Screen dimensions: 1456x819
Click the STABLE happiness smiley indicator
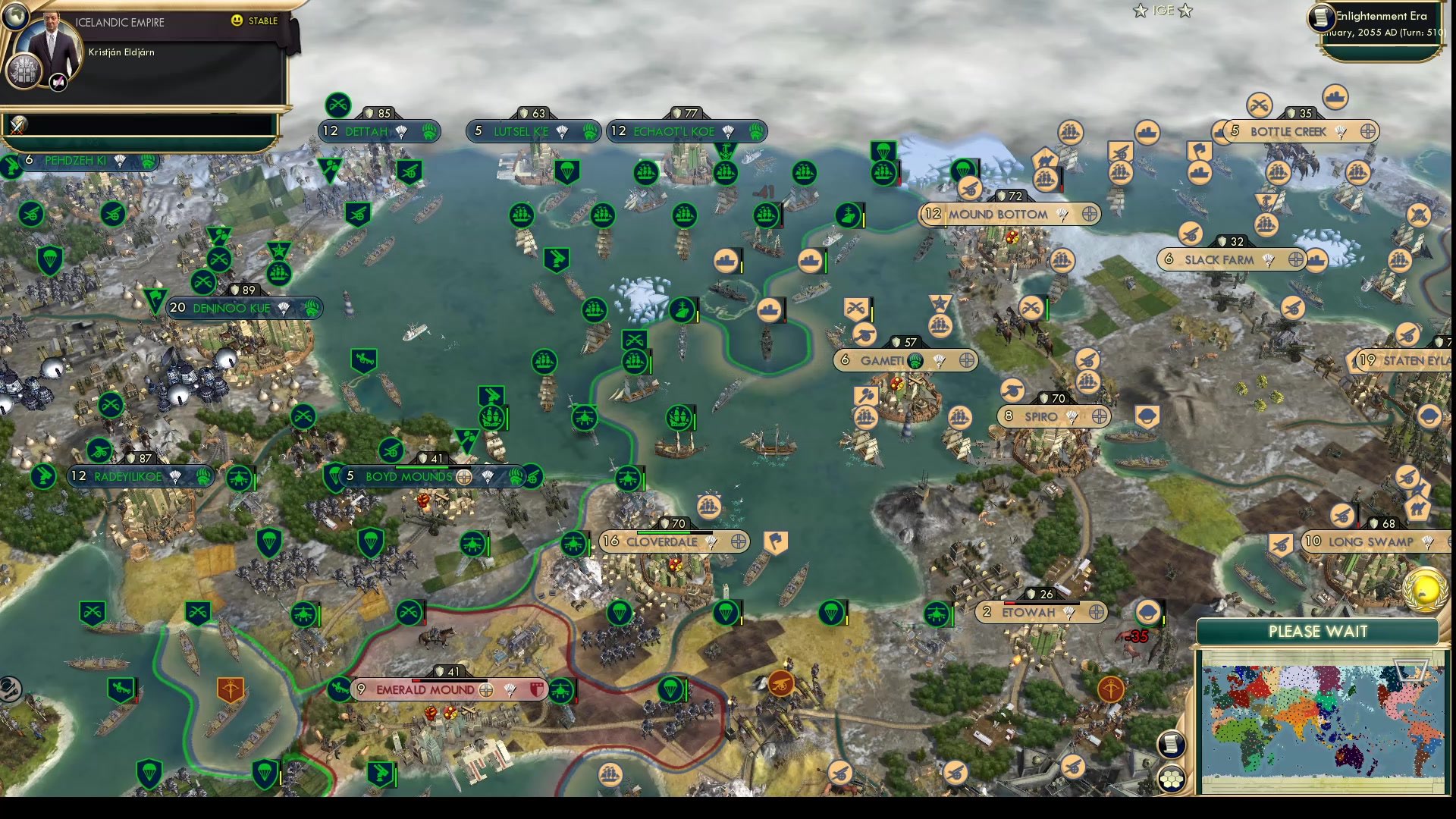tap(237, 21)
